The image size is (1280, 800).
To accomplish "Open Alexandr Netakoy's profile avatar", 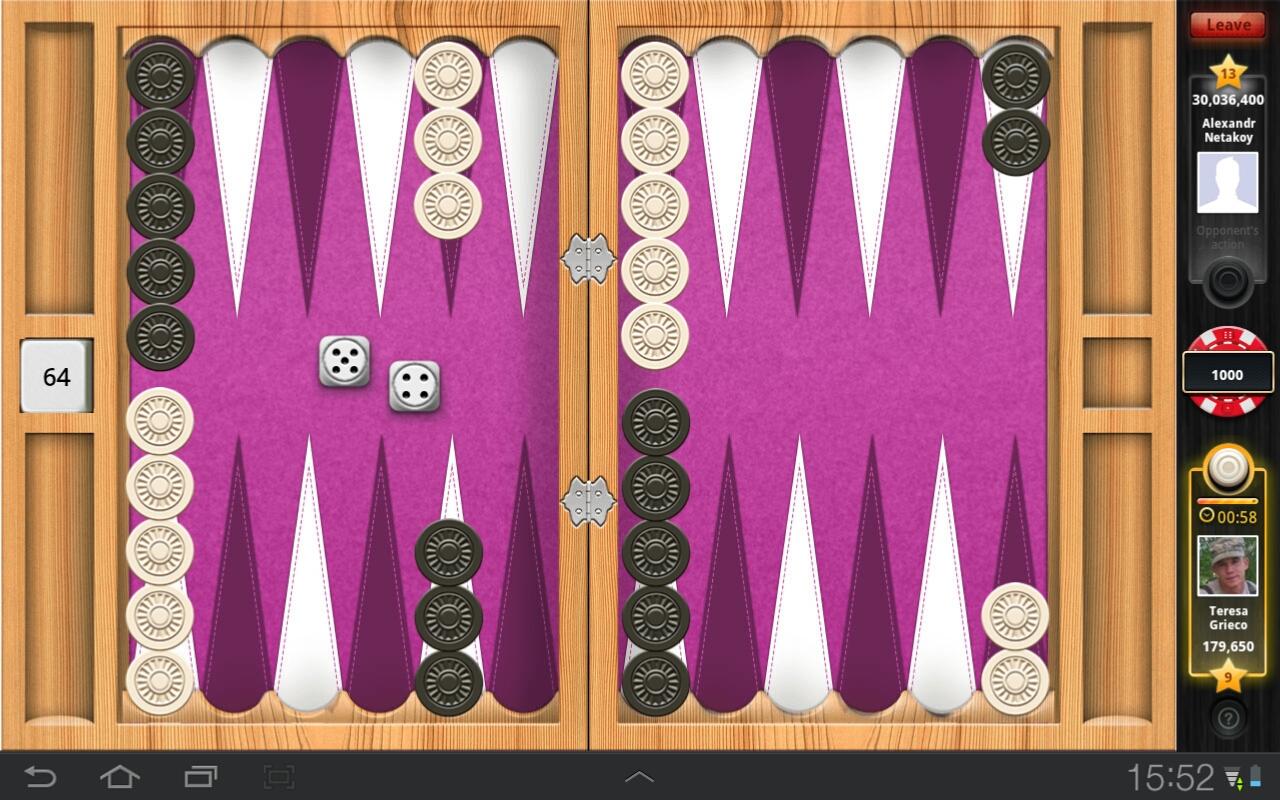I will [1227, 183].
